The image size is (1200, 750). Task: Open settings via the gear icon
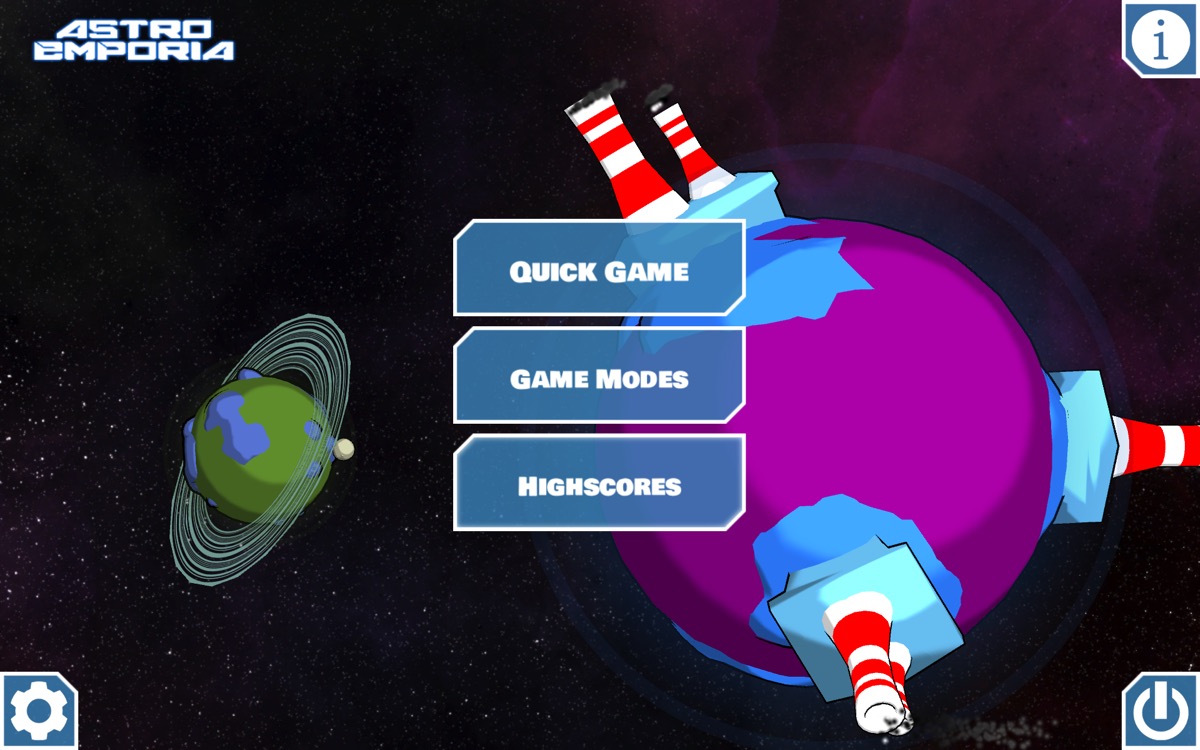39,711
